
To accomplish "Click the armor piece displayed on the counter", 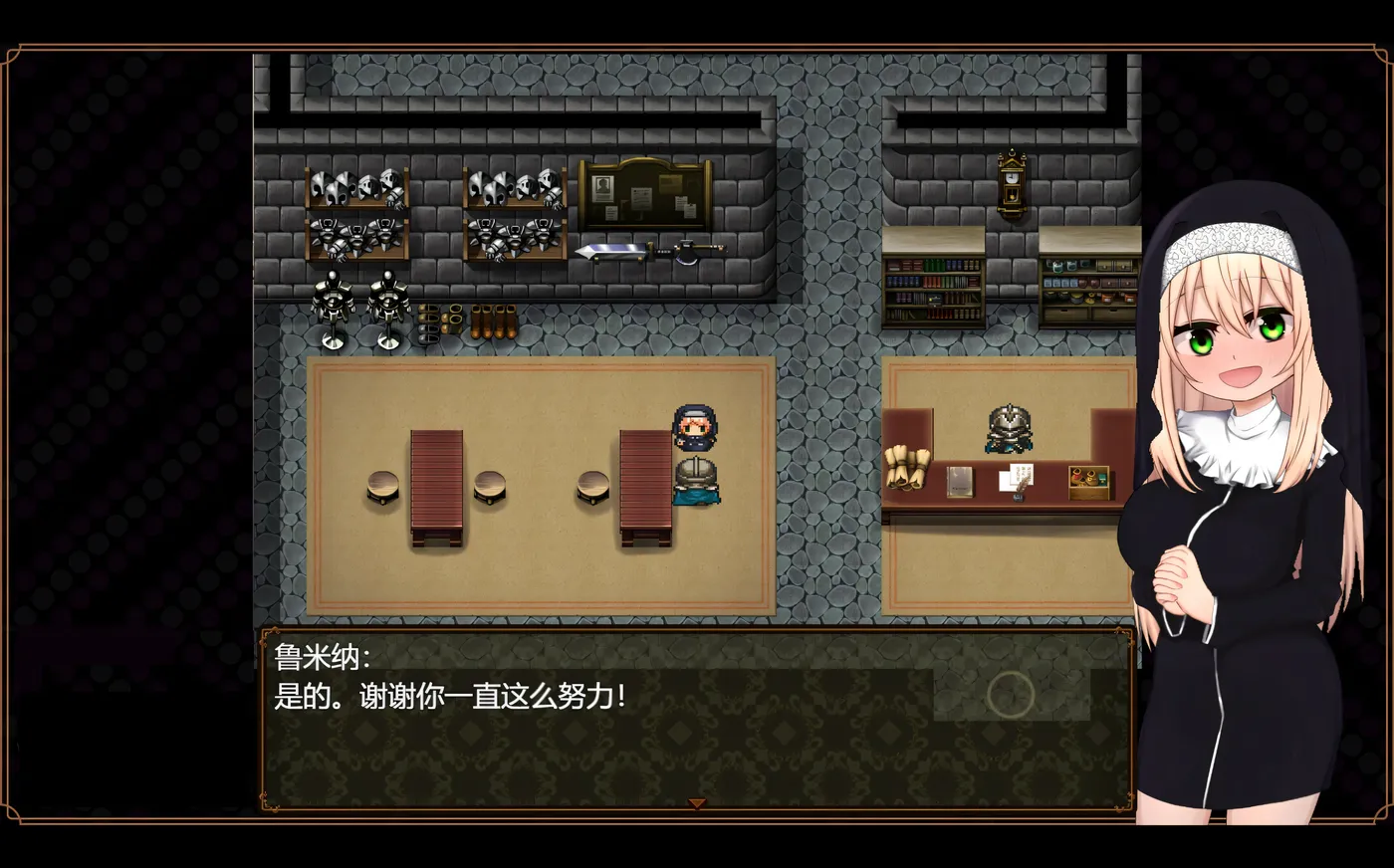I will tap(1009, 430).
